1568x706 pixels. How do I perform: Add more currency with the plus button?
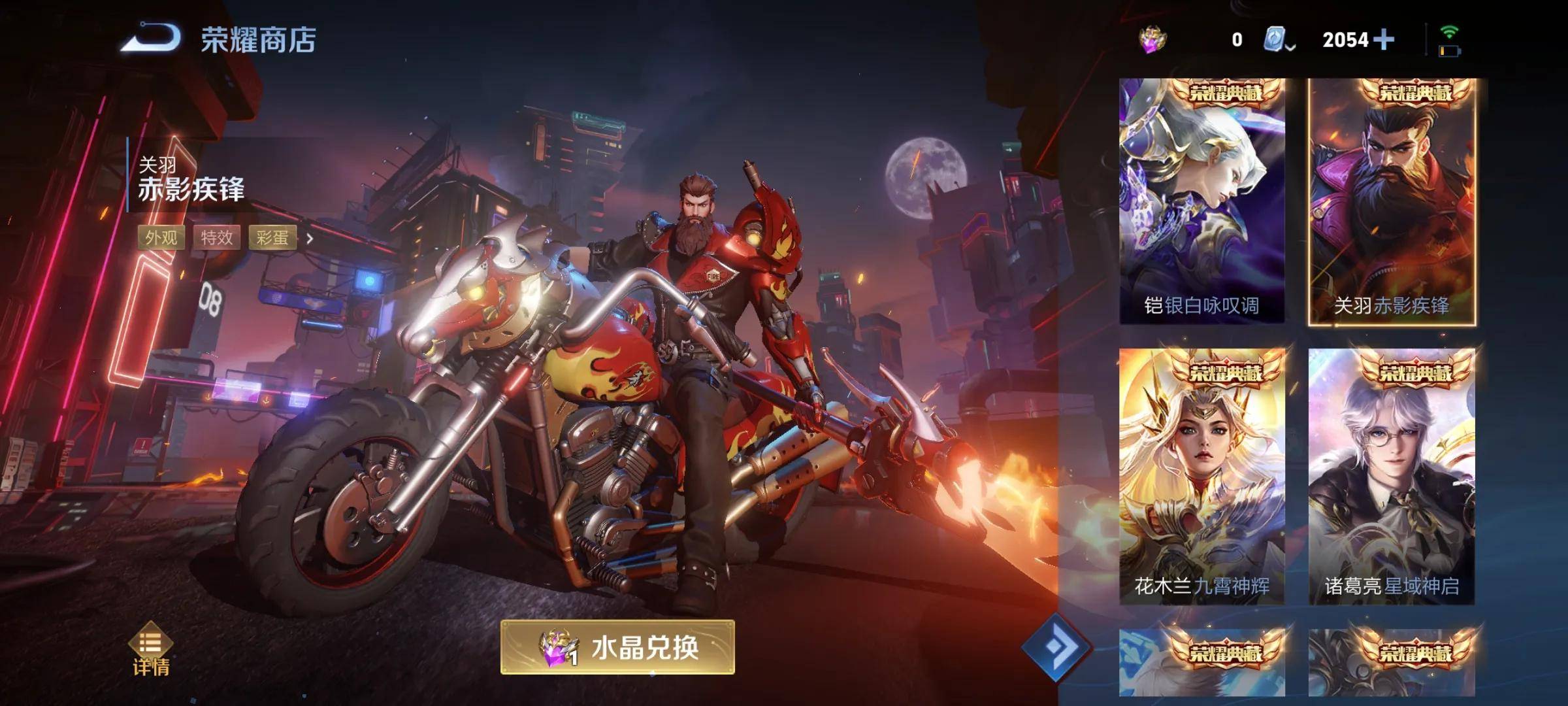[1383, 40]
